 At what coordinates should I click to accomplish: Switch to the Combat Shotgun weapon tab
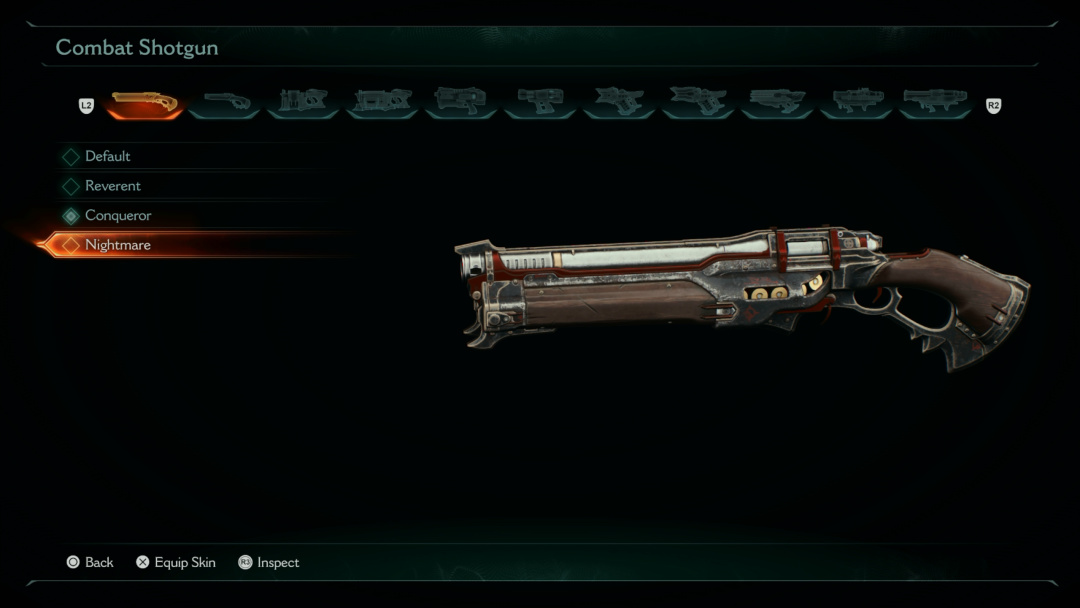(145, 102)
